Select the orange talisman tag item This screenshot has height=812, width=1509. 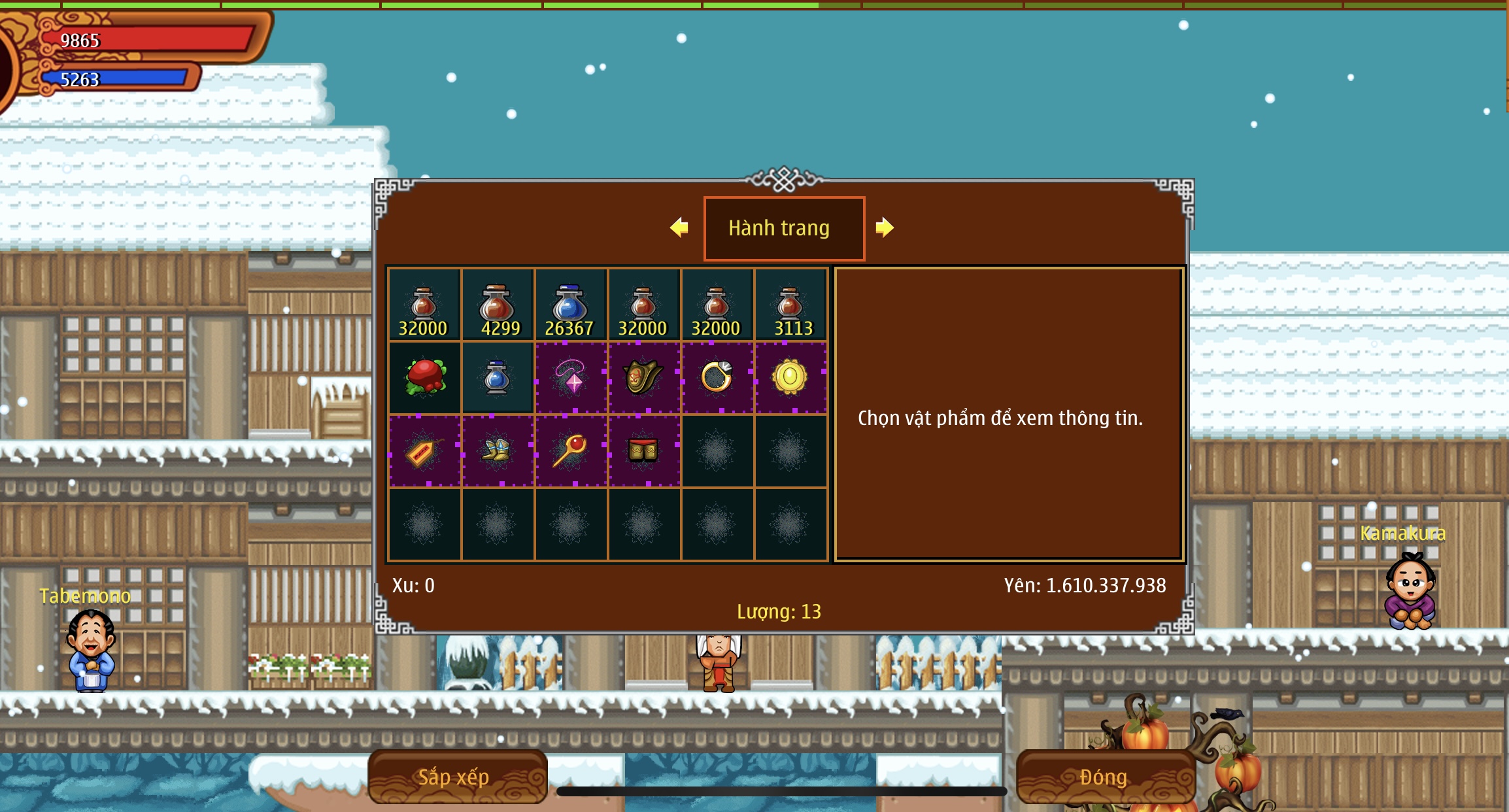click(x=425, y=450)
